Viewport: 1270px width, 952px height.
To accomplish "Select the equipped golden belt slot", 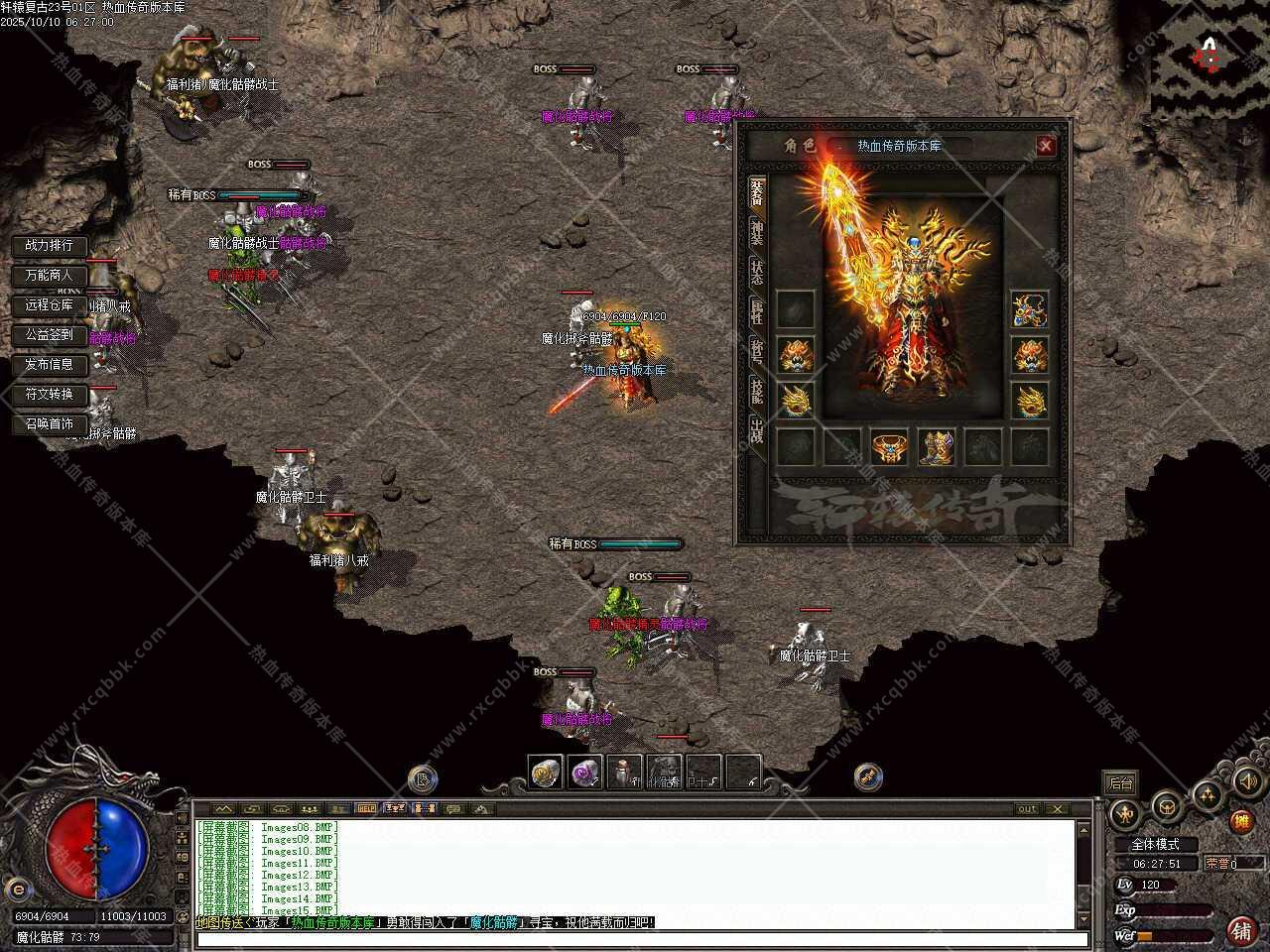I will (889, 447).
